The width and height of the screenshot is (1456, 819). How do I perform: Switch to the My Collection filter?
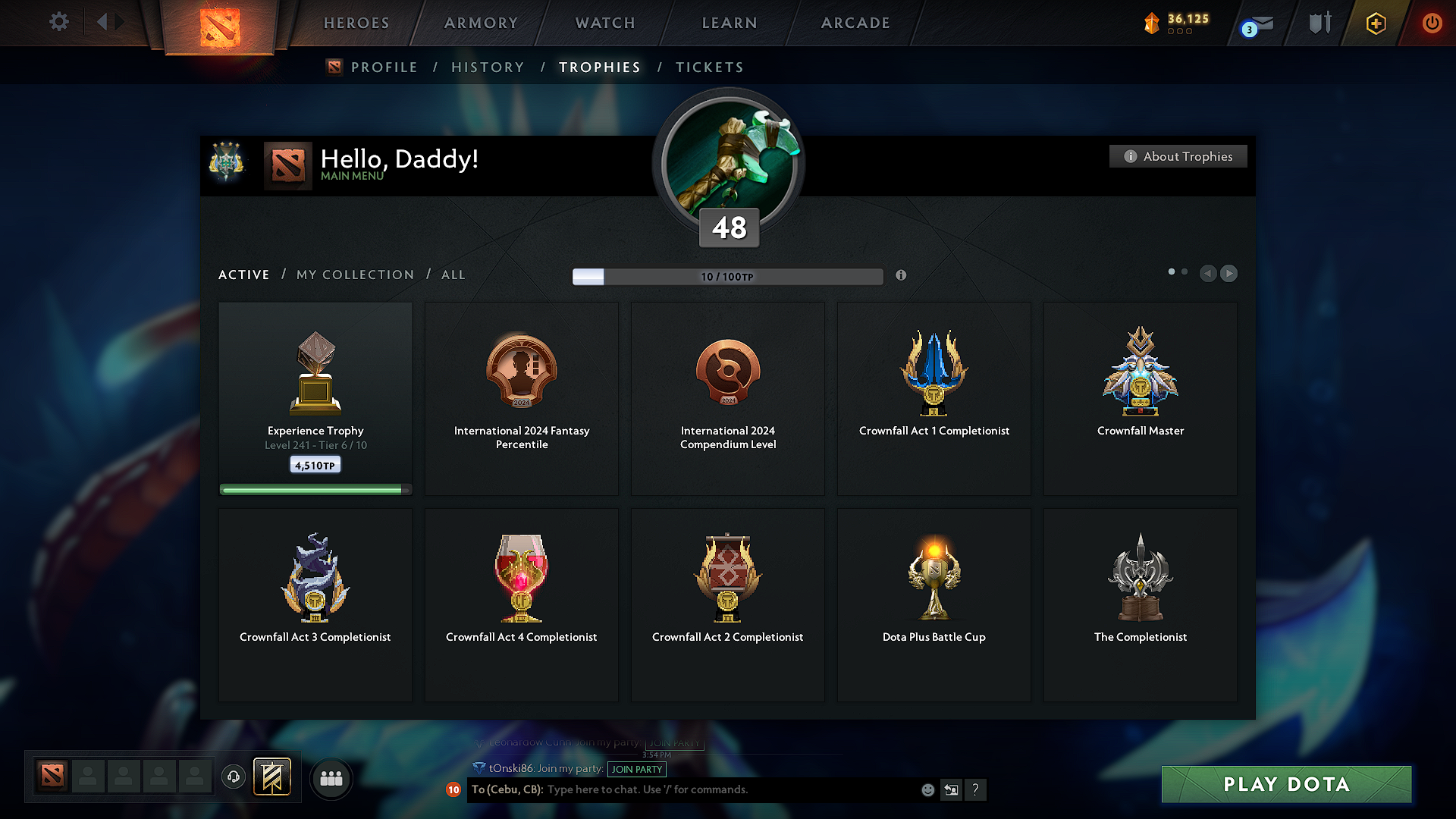coord(354,275)
